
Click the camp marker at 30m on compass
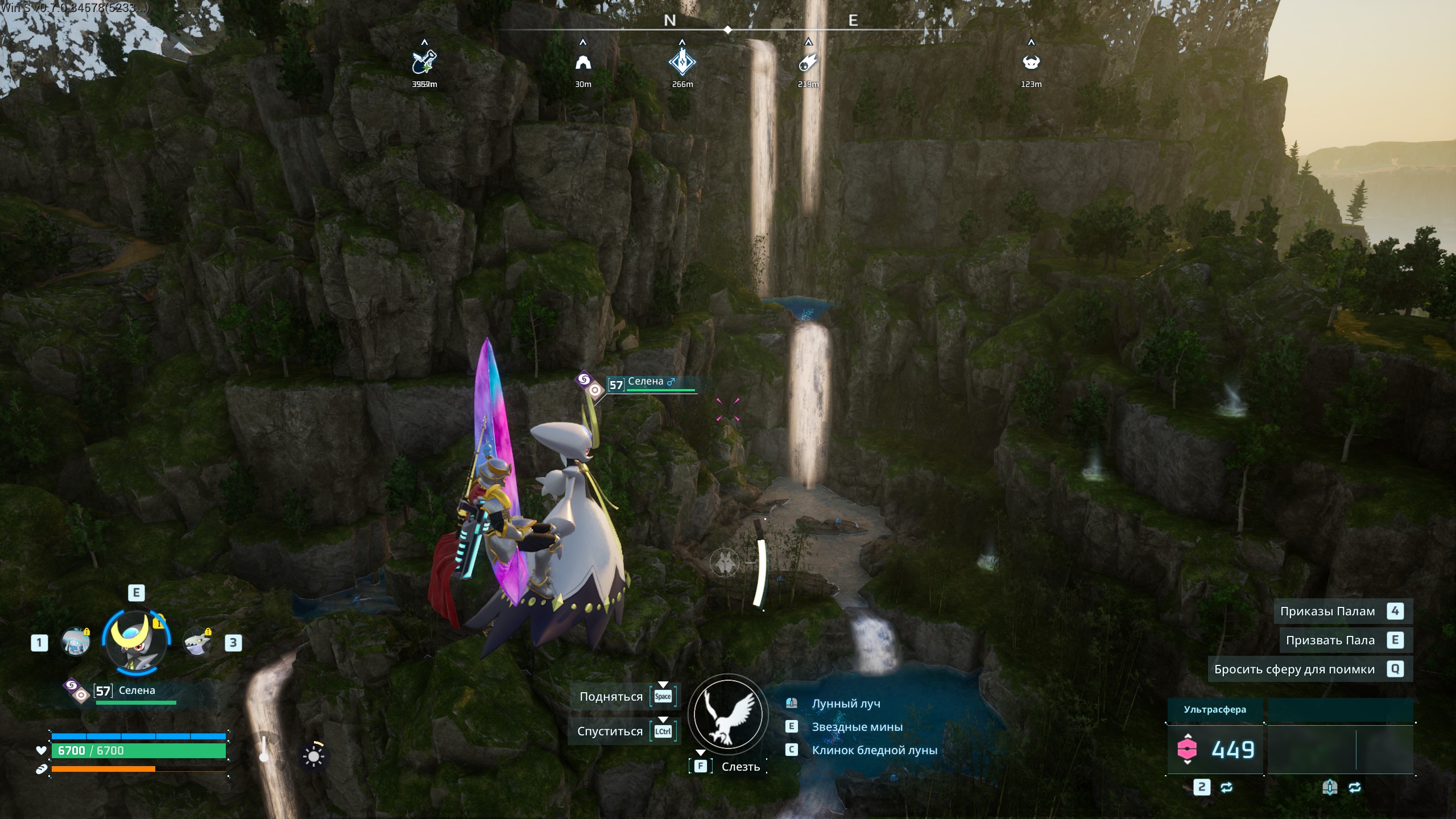tap(583, 62)
